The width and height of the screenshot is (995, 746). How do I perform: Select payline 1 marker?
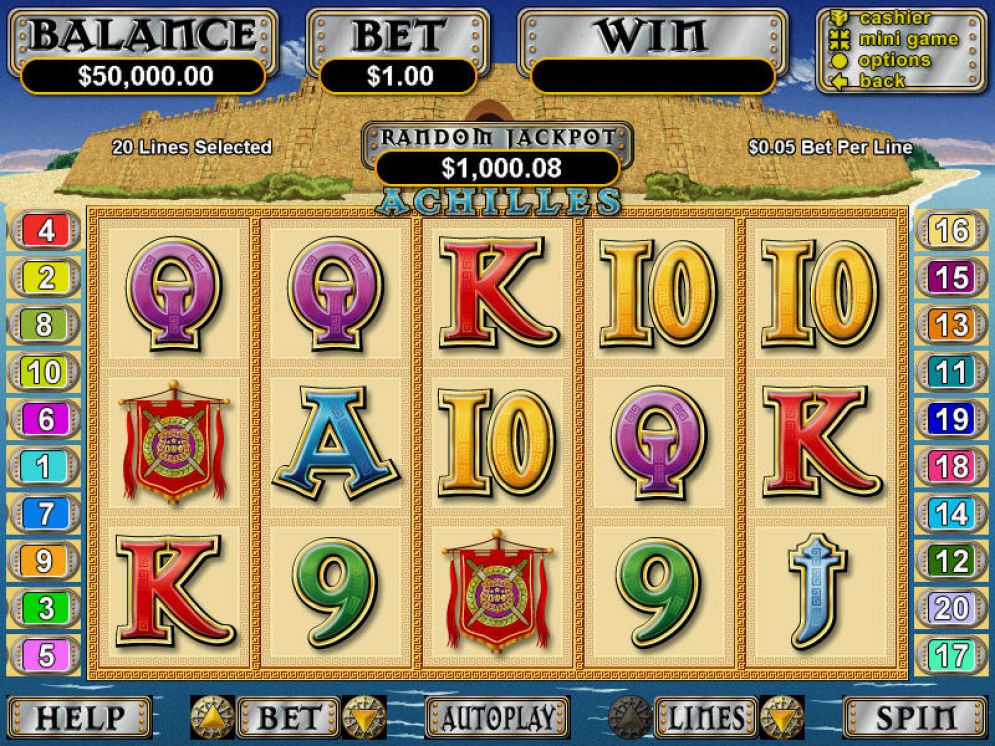click(46, 466)
